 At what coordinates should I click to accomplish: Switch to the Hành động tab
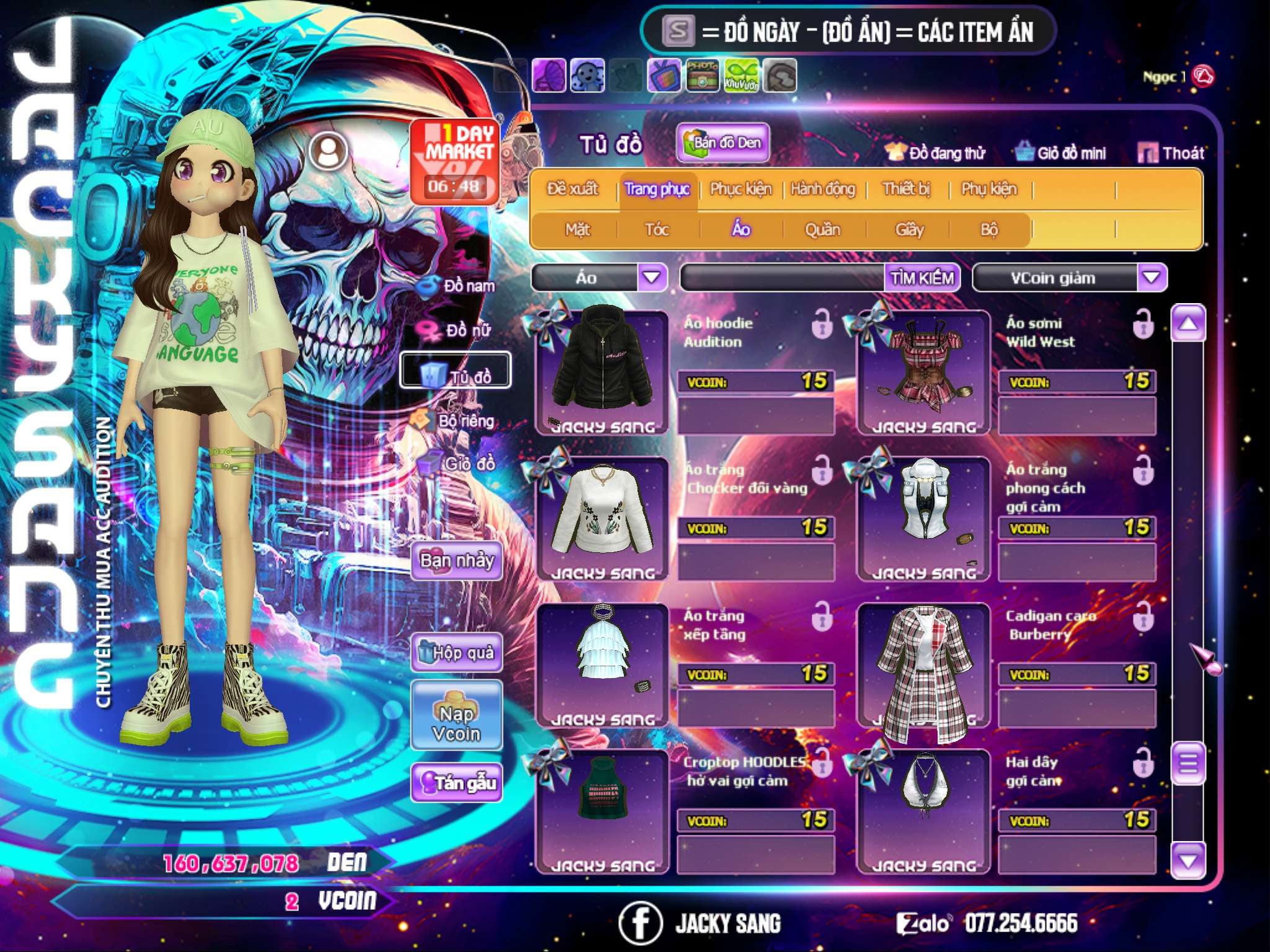click(x=822, y=189)
